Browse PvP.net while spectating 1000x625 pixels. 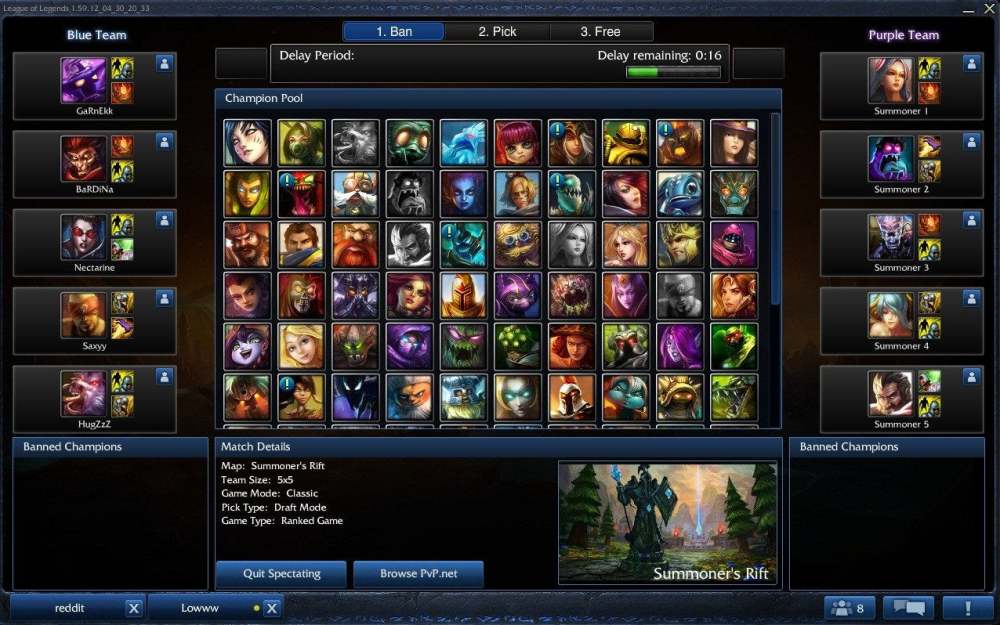coord(418,574)
